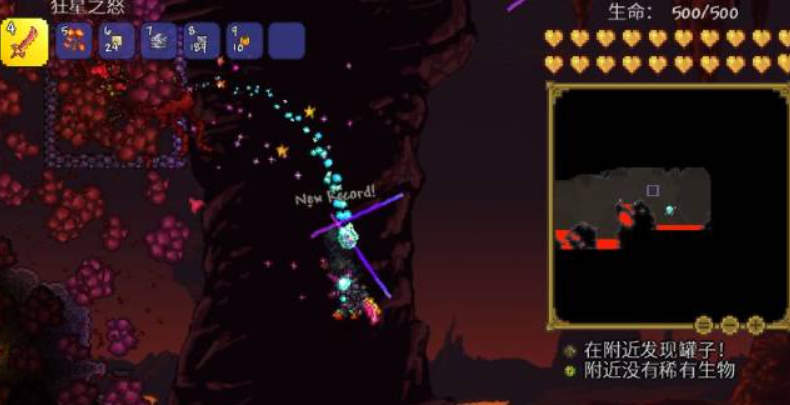
Task: Select hotbar slot 7 with the silver item
Action: point(159,41)
